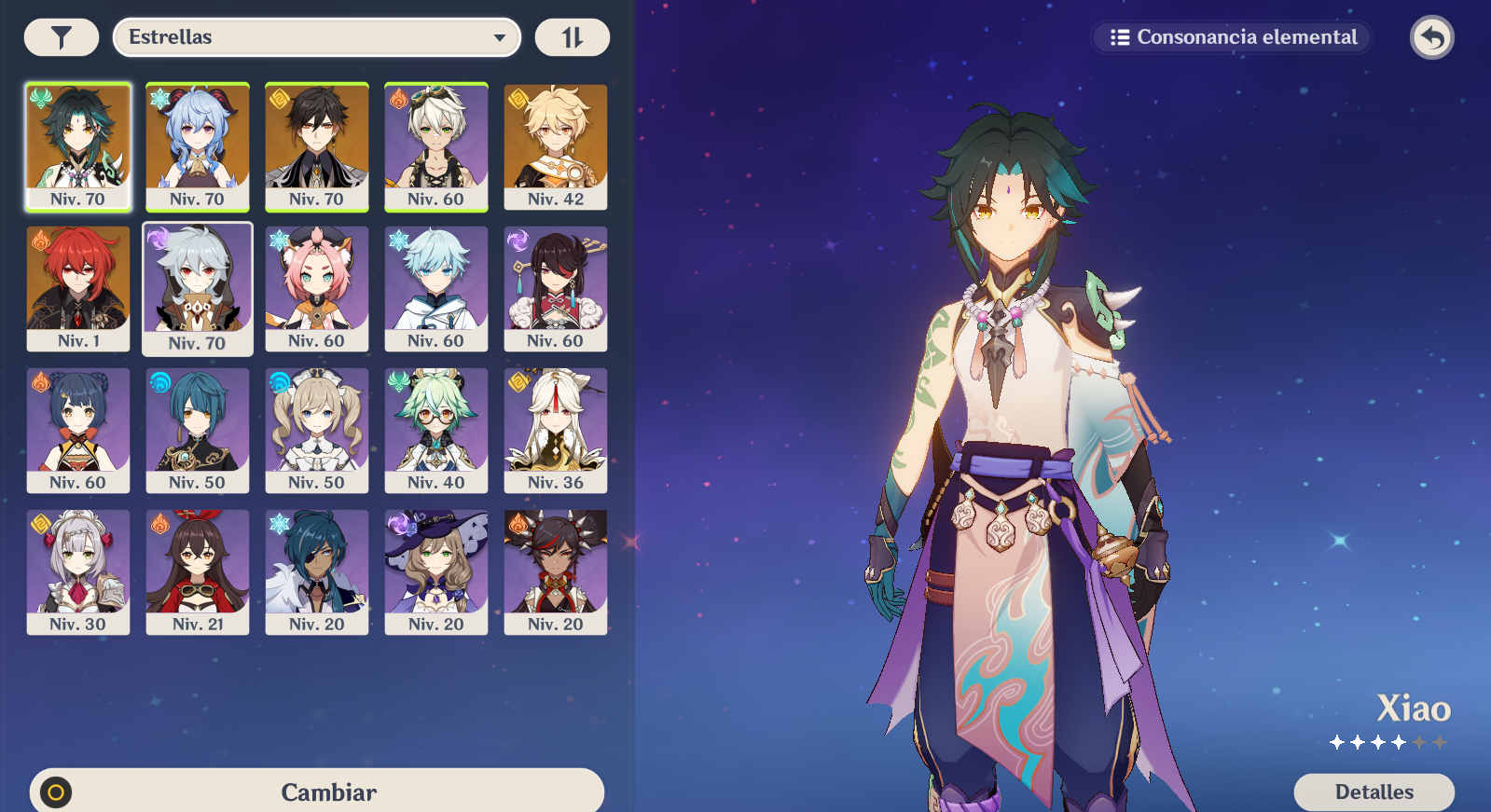Open the Estrellas sorting dropdown

point(316,37)
